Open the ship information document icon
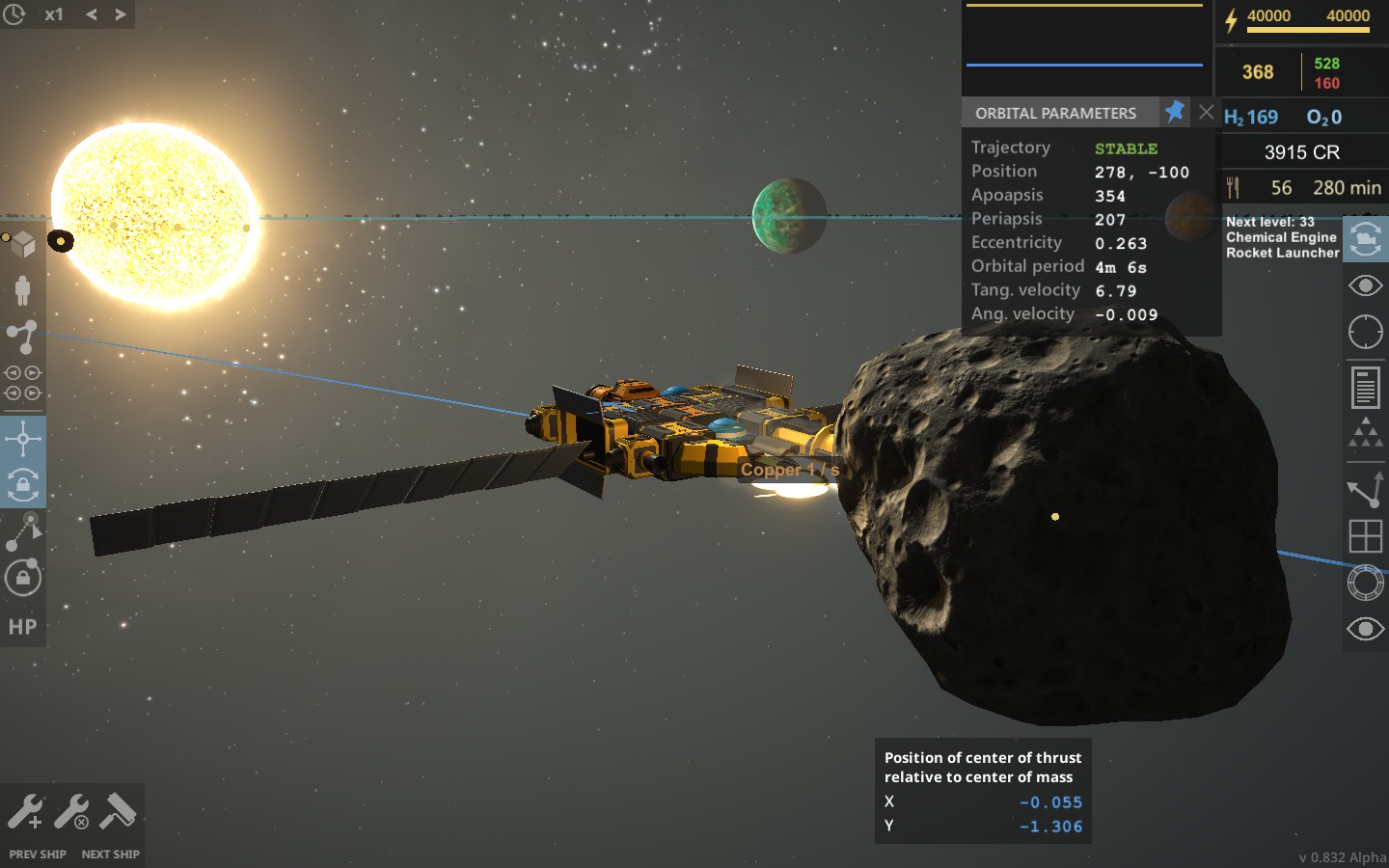The width and height of the screenshot is (1389, 868). [x=1366, y=384]
